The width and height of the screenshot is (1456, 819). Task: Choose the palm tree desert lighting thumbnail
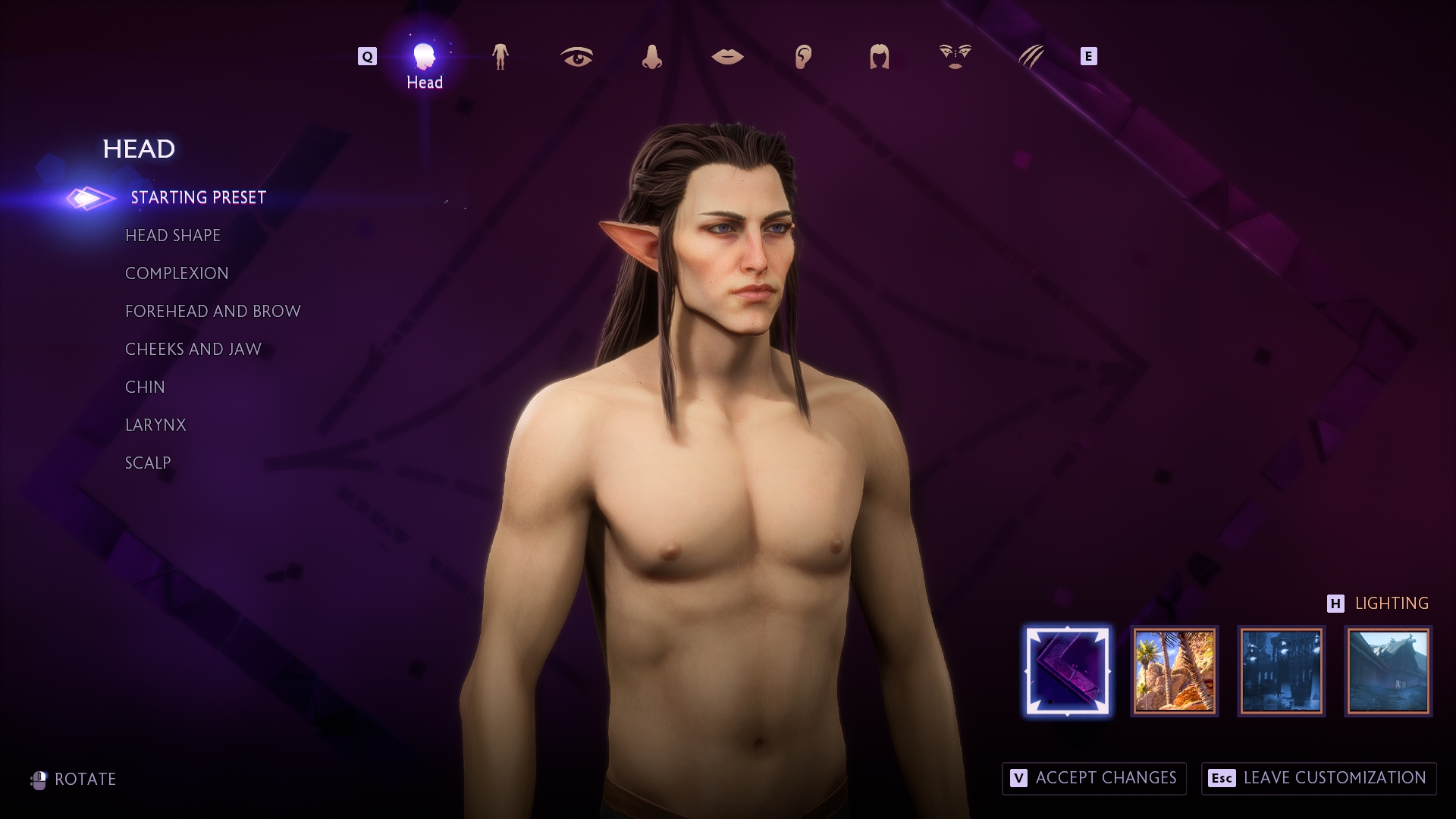[1174, 671]
